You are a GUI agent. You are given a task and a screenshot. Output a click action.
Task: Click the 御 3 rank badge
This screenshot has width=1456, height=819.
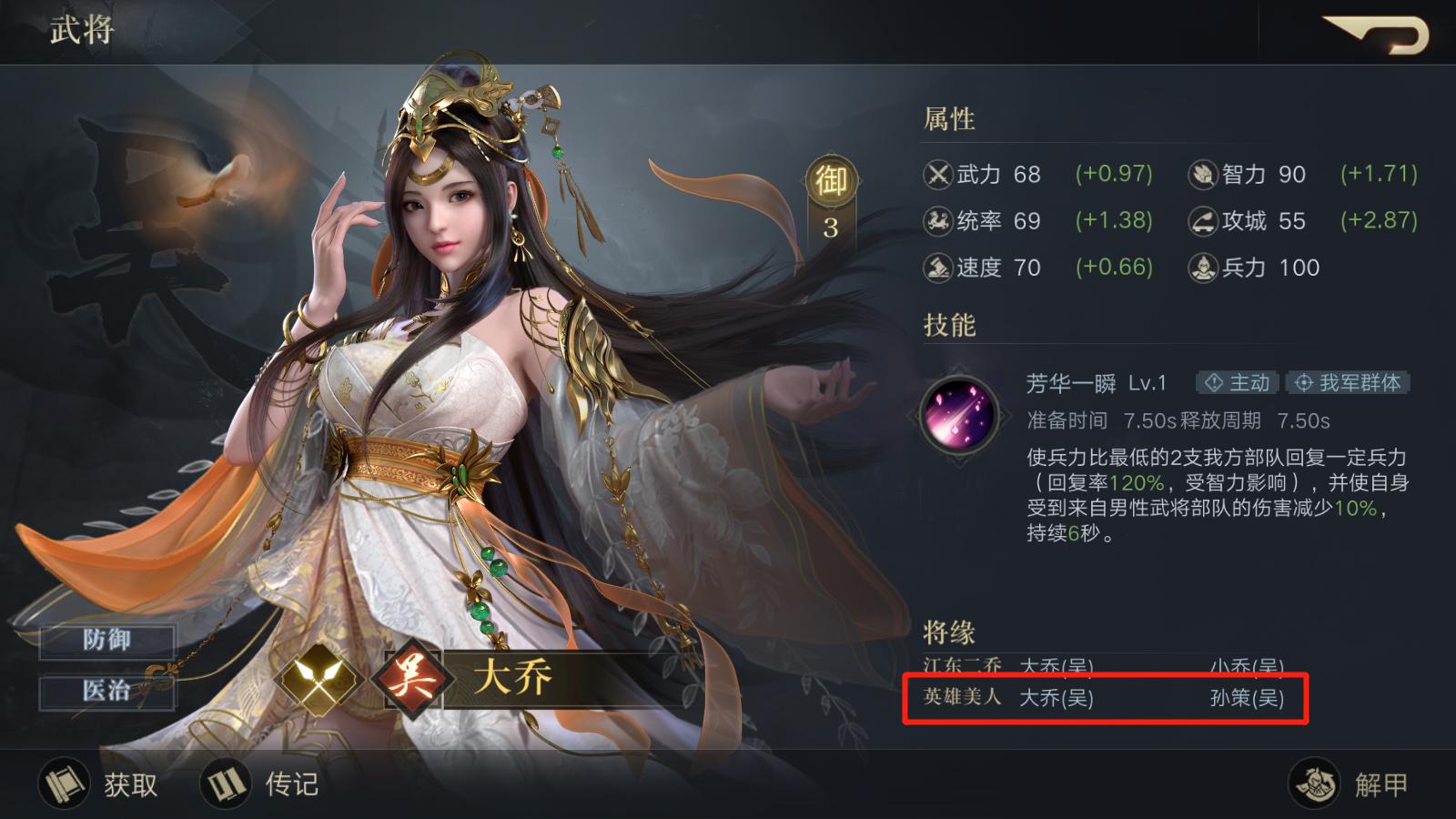click(x=831, y=196)
